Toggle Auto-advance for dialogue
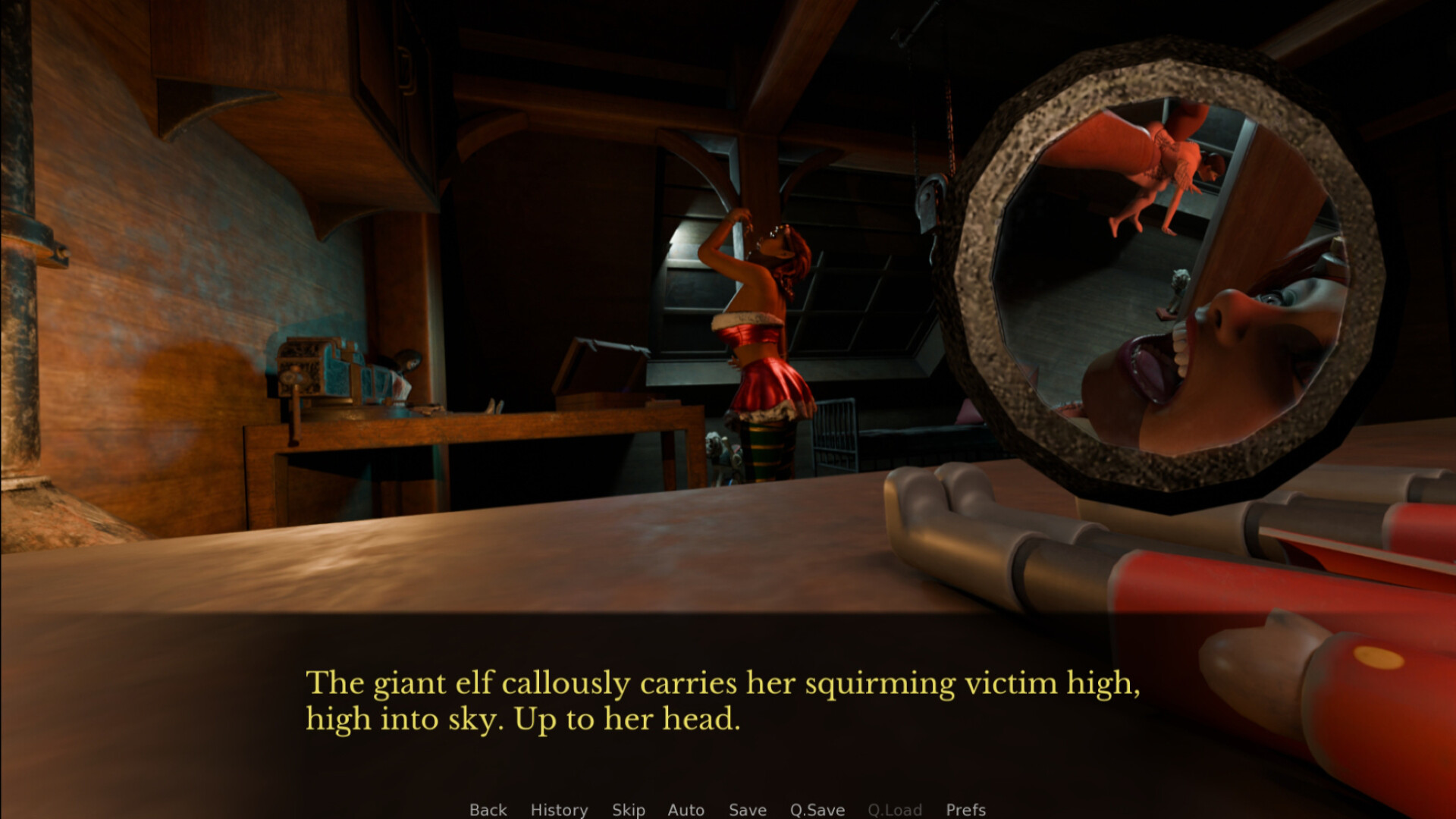 686,809
